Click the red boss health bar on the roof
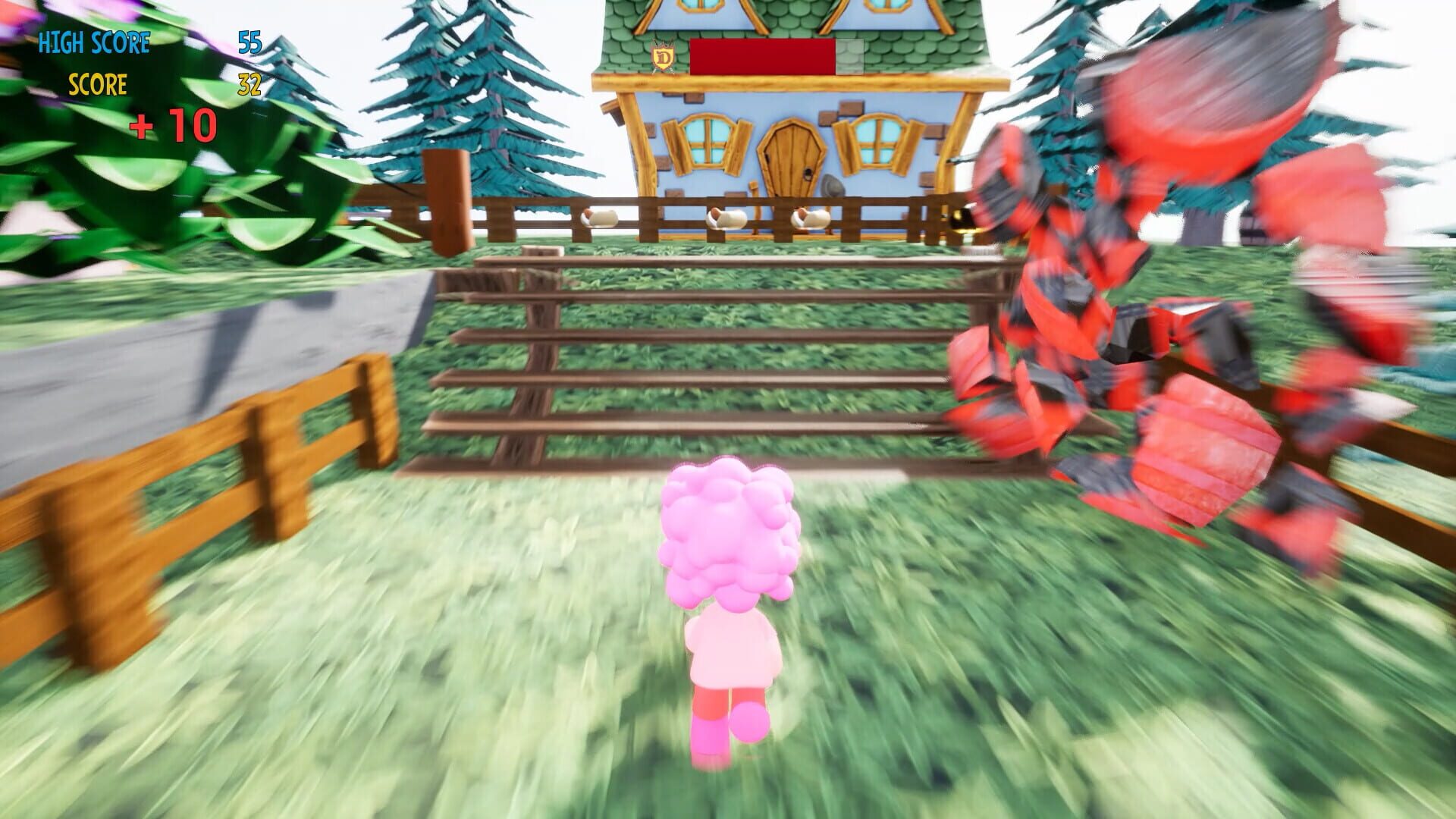The width and height of the screenshot is (1456, 819). (x=762, y=57)
